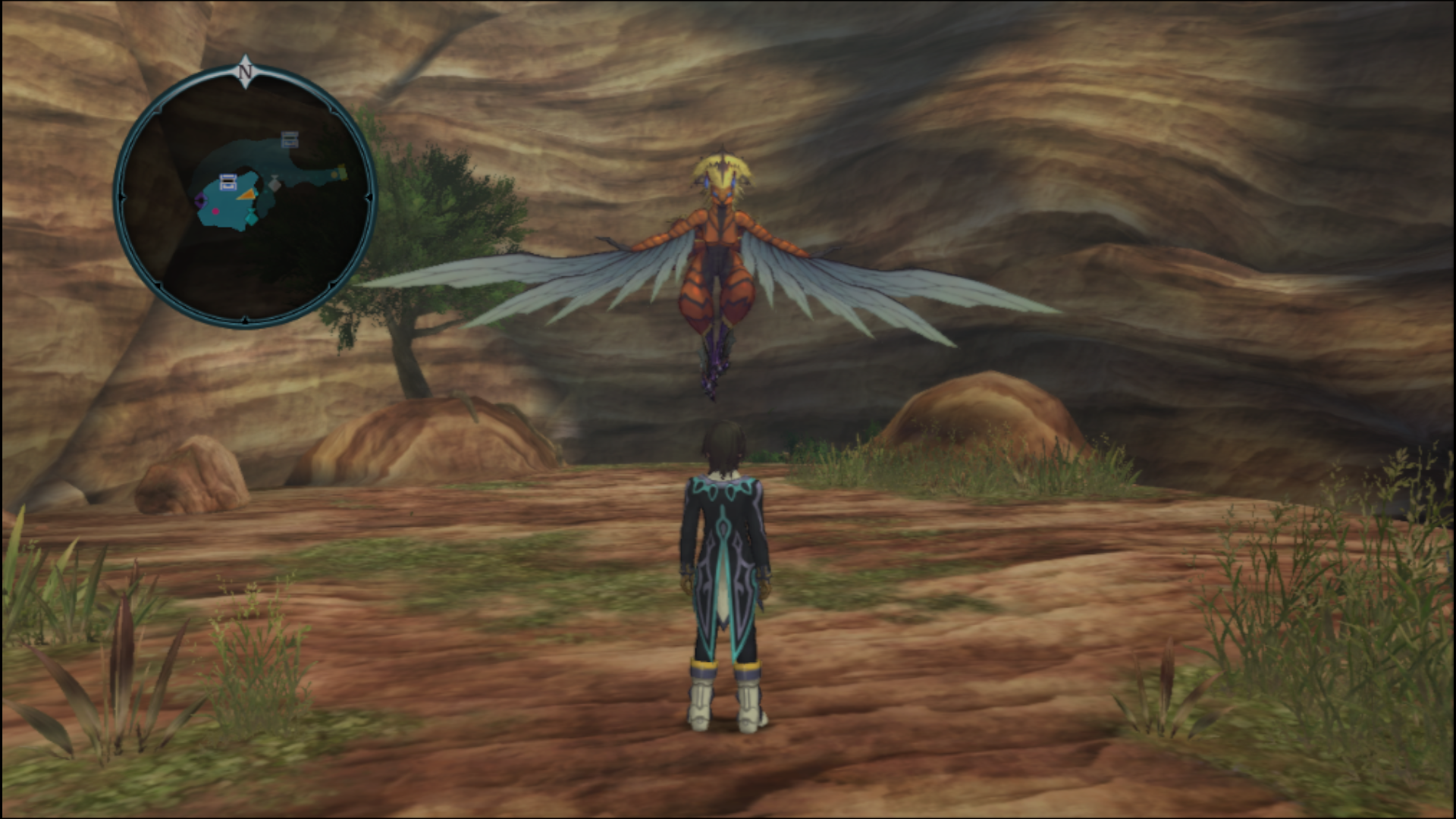The width and height of the screenshot is (1456, 819).
Task: Select the purple ring minimap marker
Action: point(199,201)
